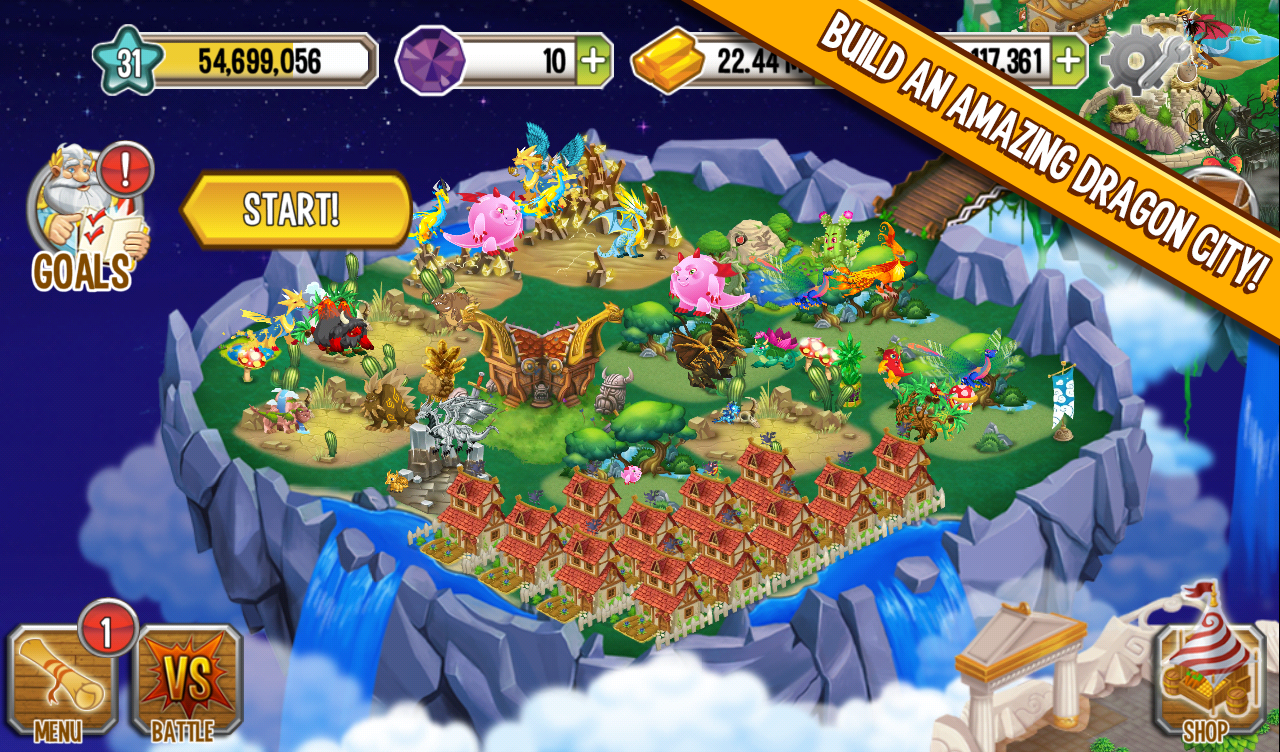Open the Menu scroll icon

[60, 690]
